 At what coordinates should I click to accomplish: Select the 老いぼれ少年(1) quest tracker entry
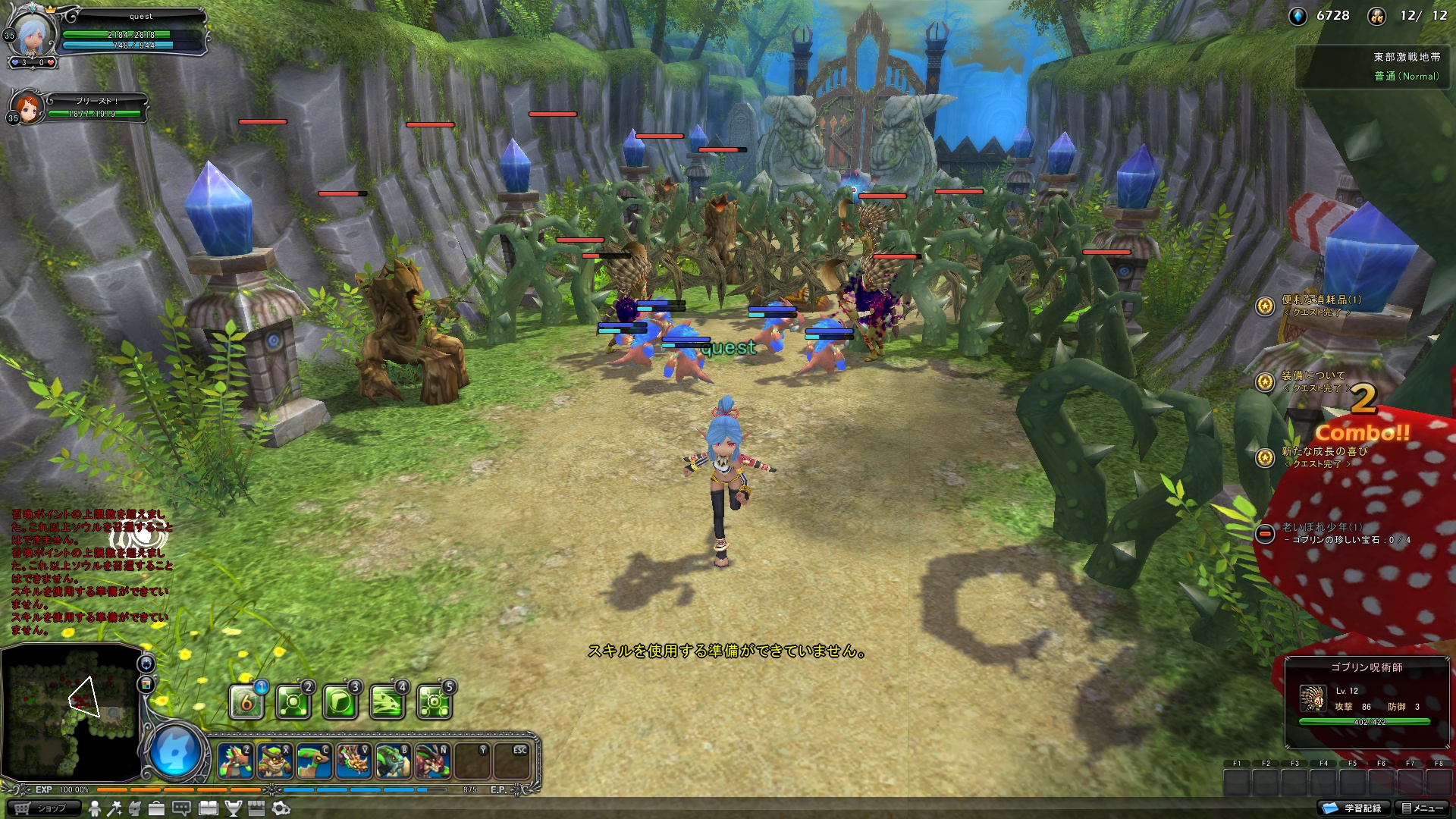1322,527
